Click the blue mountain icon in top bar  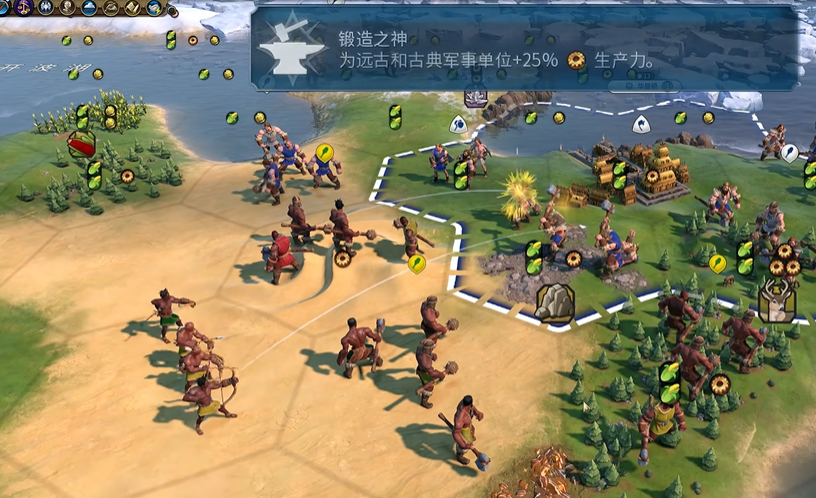pos(89,7)
